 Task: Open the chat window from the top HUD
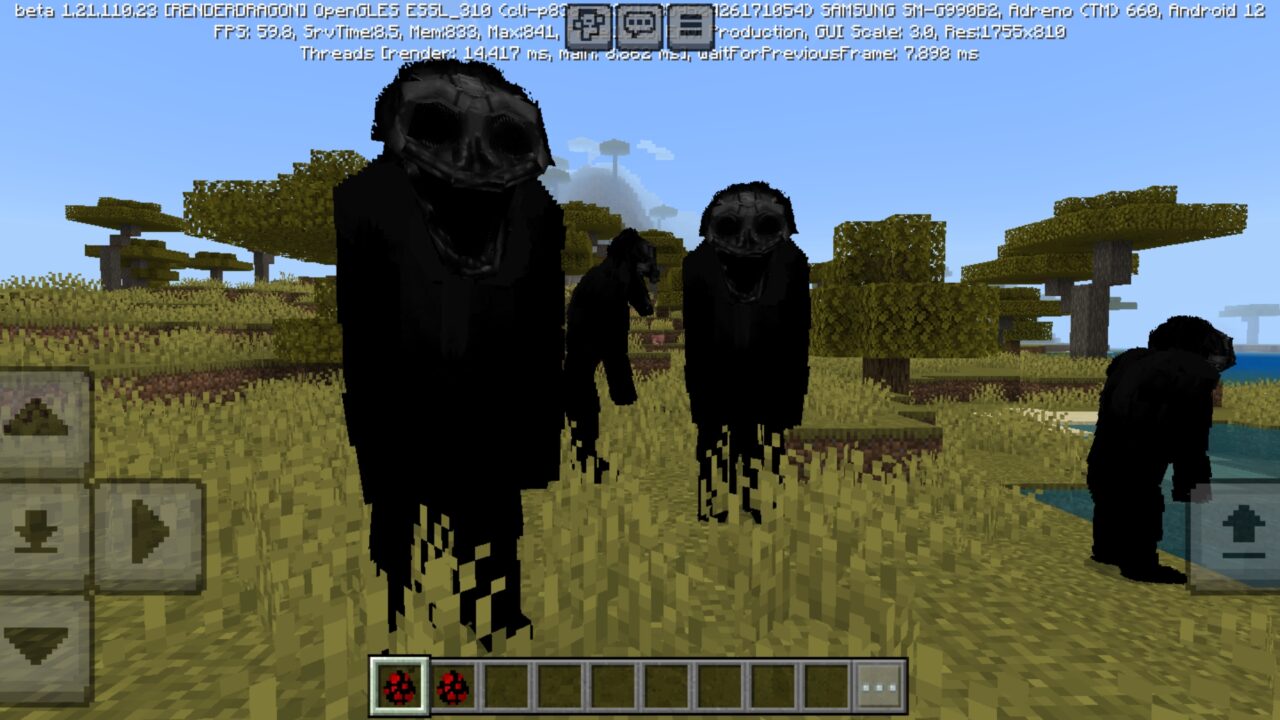coord(641,23)
